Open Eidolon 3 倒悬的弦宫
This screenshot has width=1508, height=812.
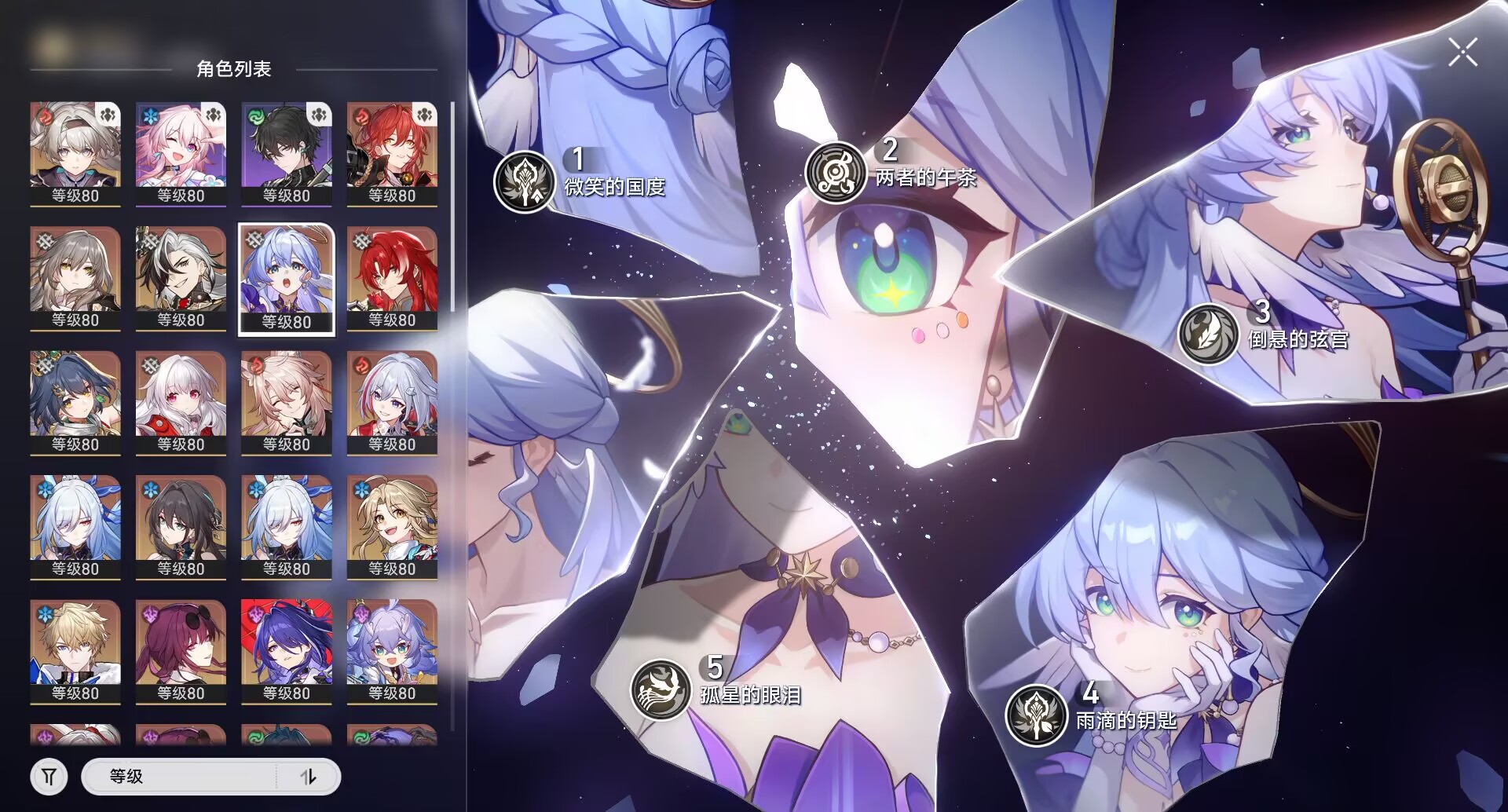(1208, 334)
